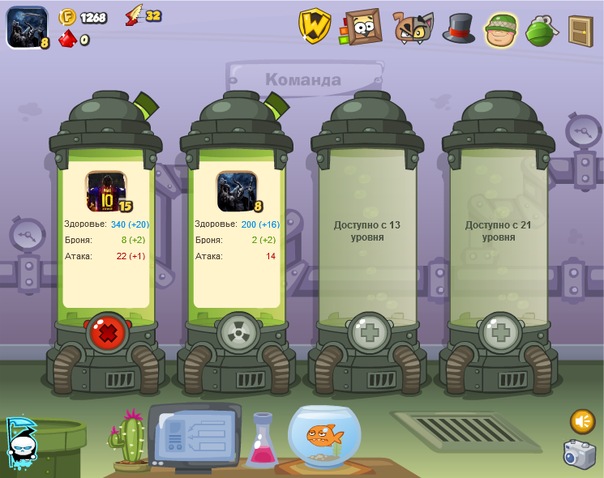Toggle the sound speaker button
604x478 pixels.
tap(582, 421)
